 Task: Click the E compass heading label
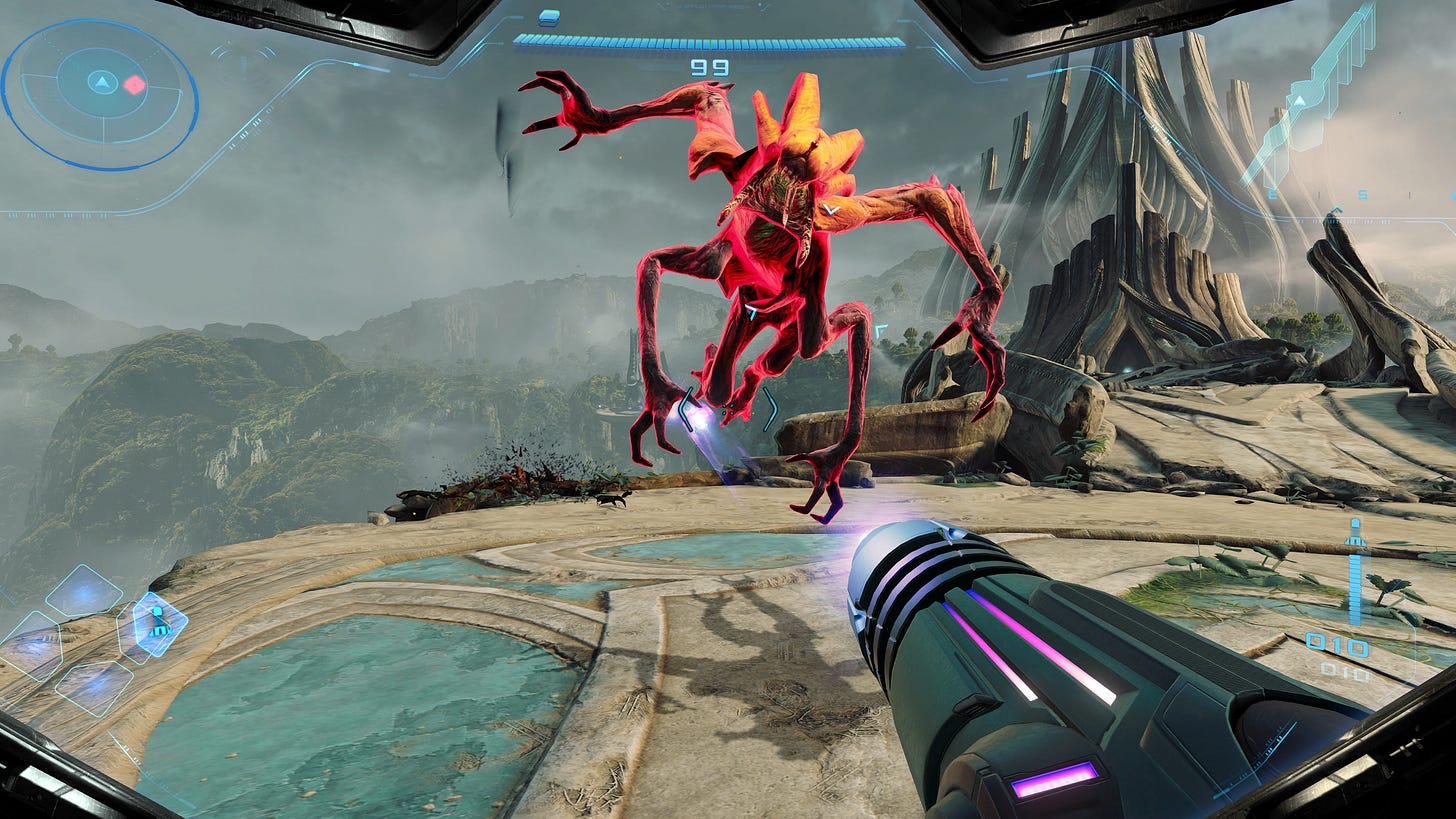tap(1272, 194)
